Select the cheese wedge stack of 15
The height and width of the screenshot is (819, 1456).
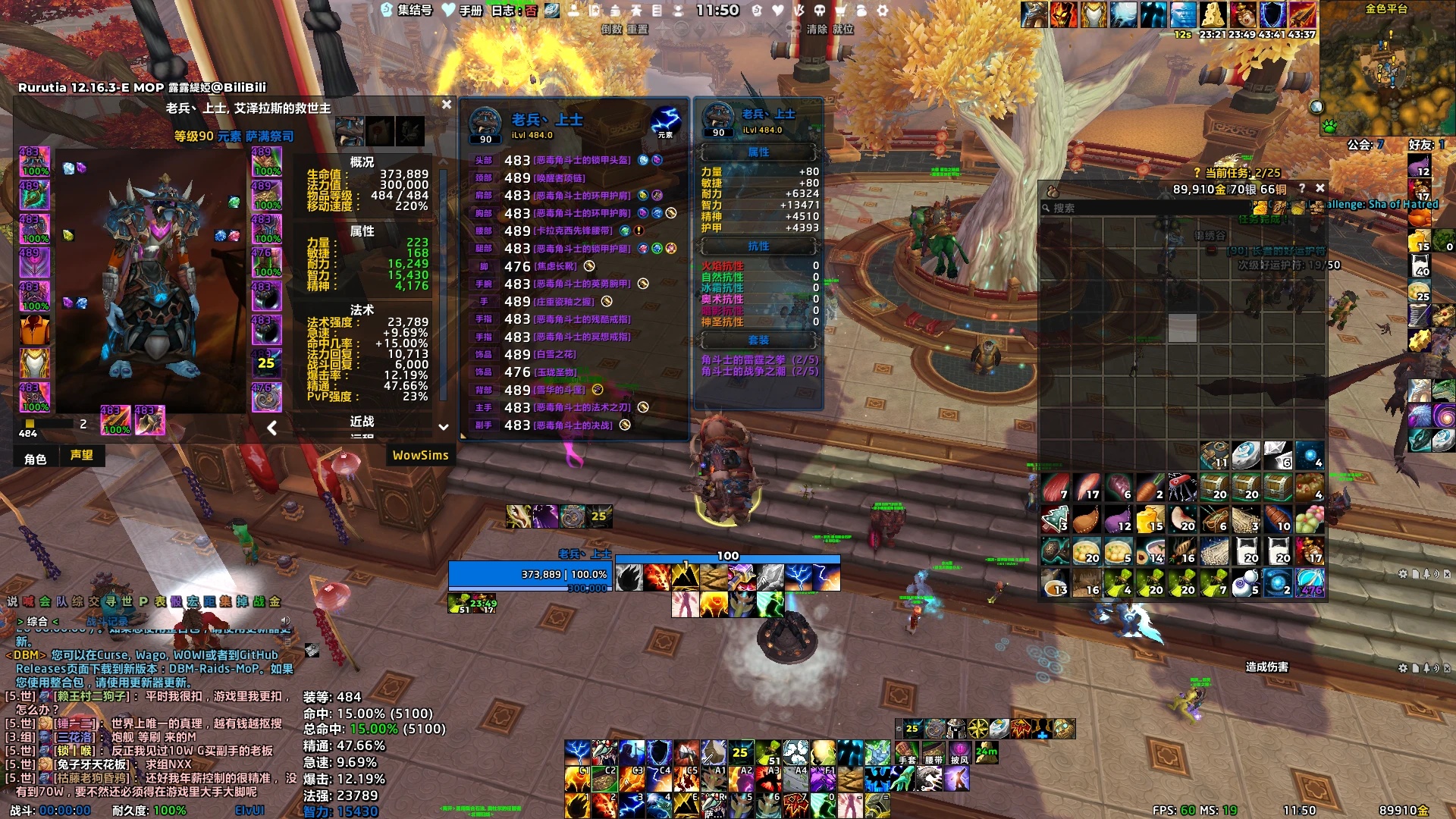[x=1150, y=519]
